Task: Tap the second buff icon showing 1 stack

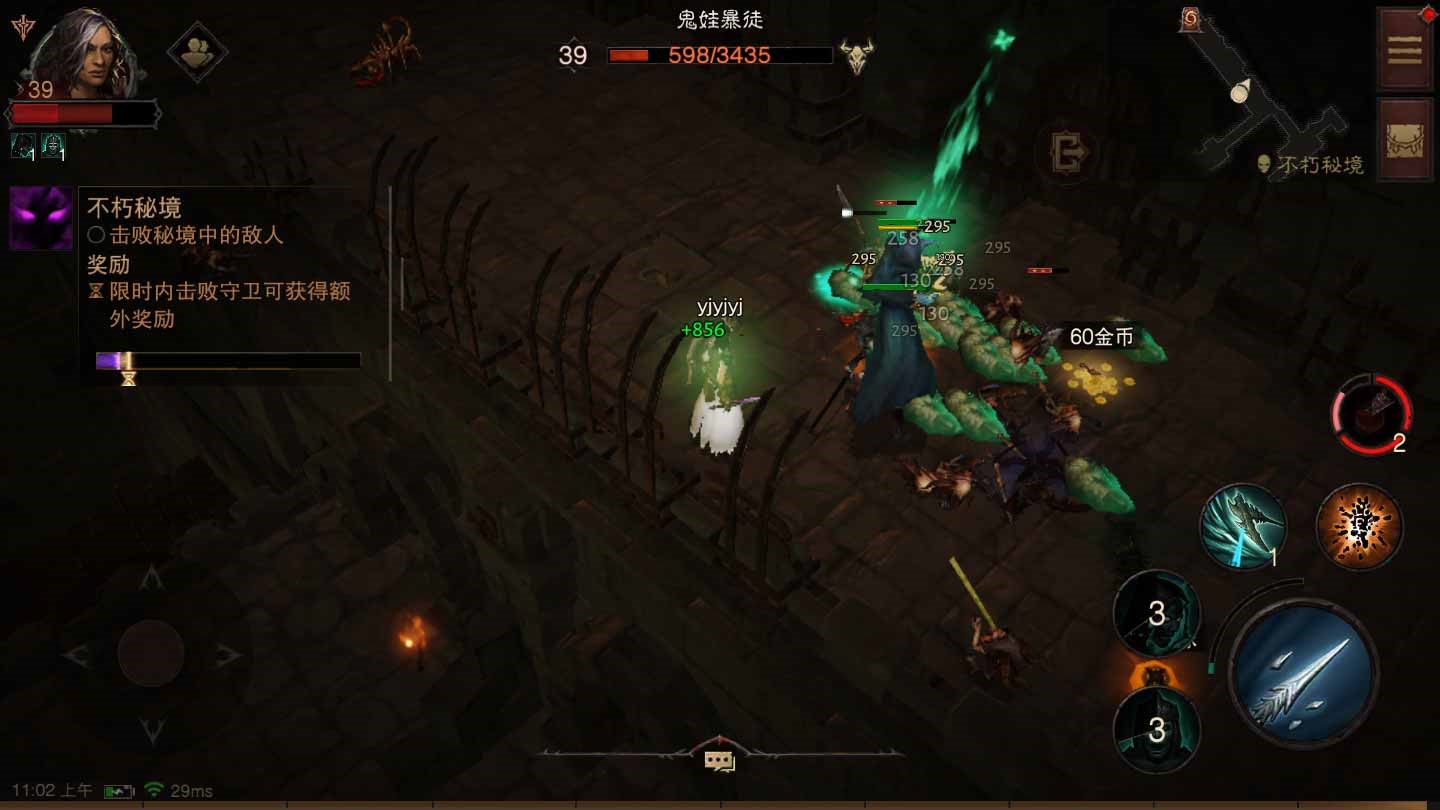Action: 52,146
